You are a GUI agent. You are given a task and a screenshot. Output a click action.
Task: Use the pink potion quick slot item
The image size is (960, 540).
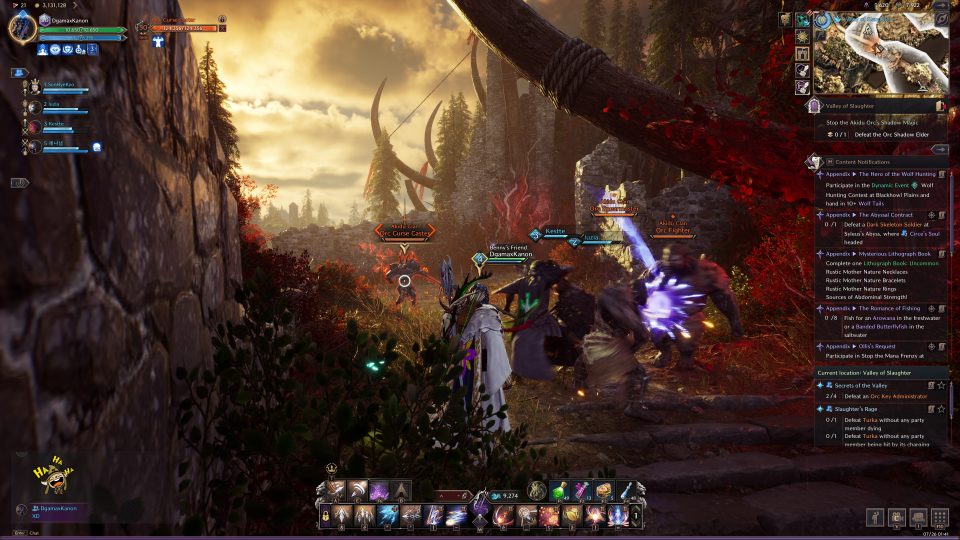coord(581,490)
